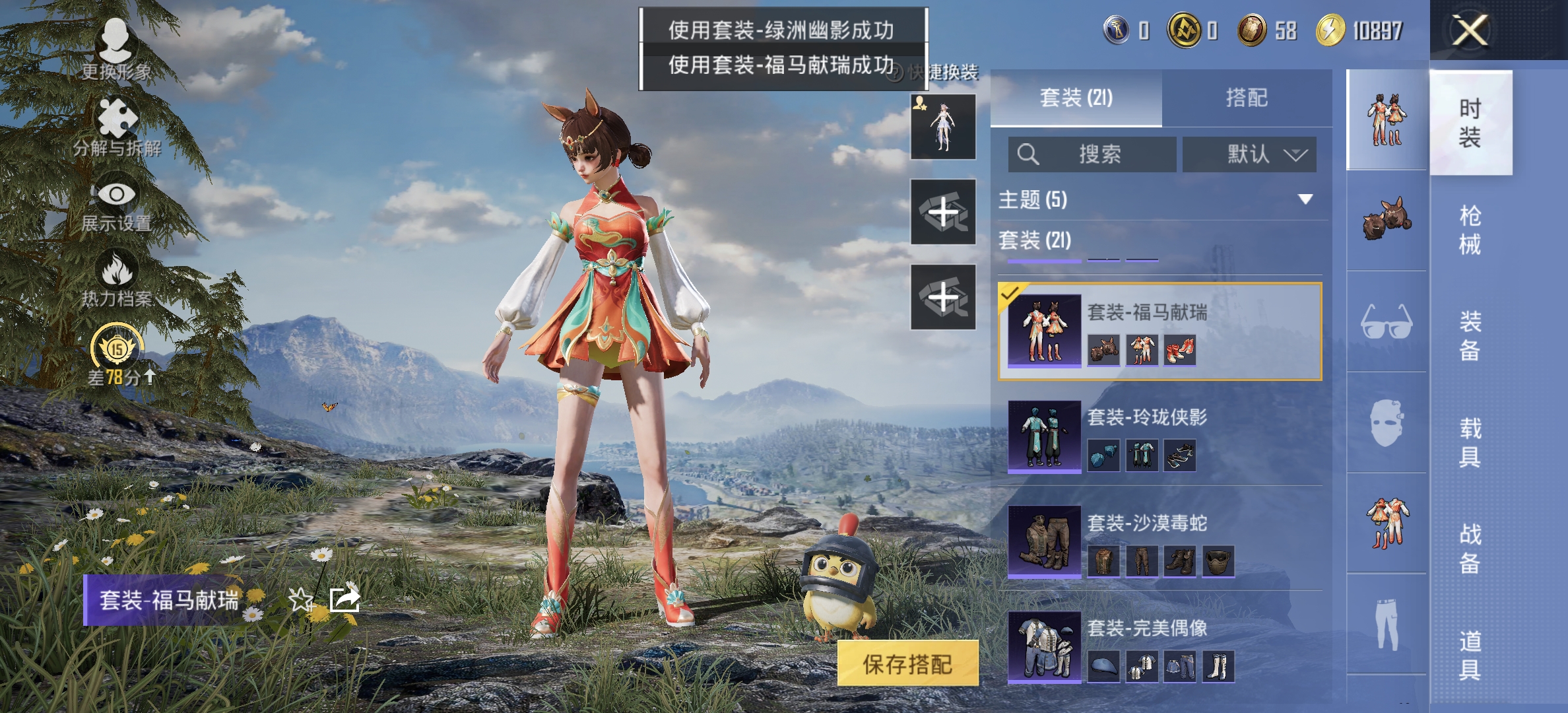Screen dimensions: 1568x713
Task: Click the purple progress bar under 套装 (21)
Action: pyautogui.click(x=1044, y=263)
